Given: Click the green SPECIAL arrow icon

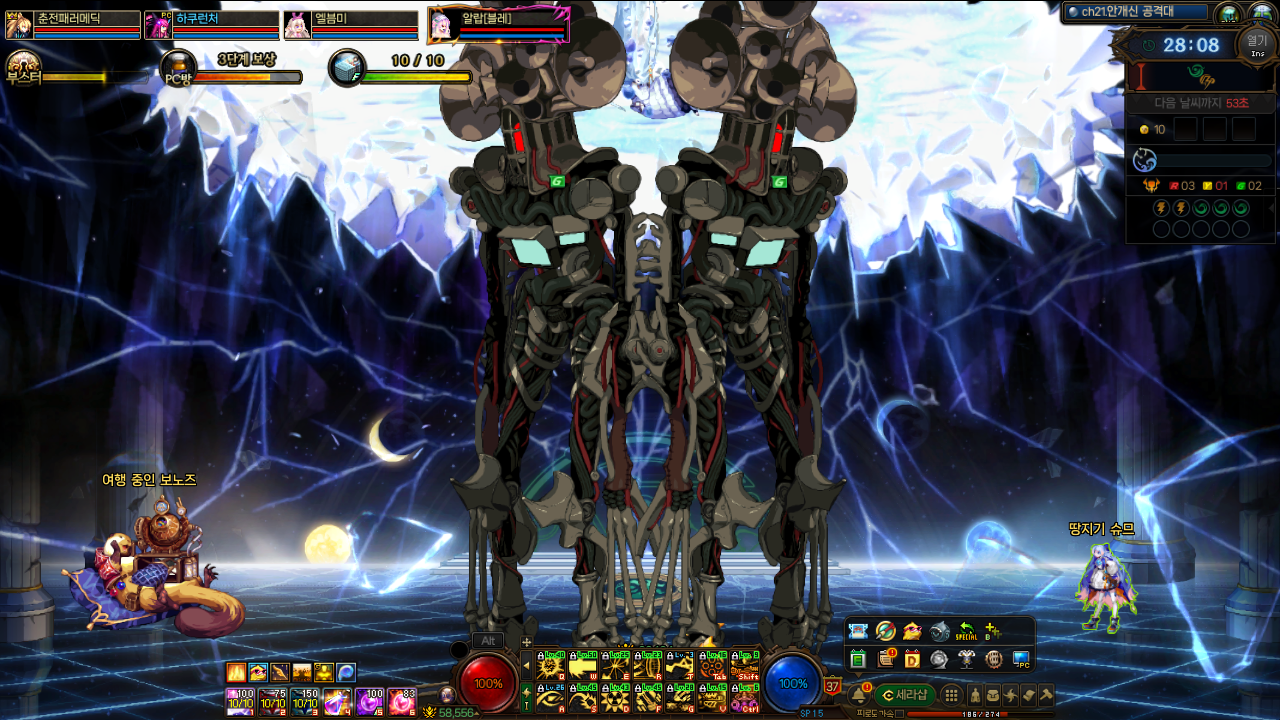Looking at the screenshot, I should tap(966, 631).
